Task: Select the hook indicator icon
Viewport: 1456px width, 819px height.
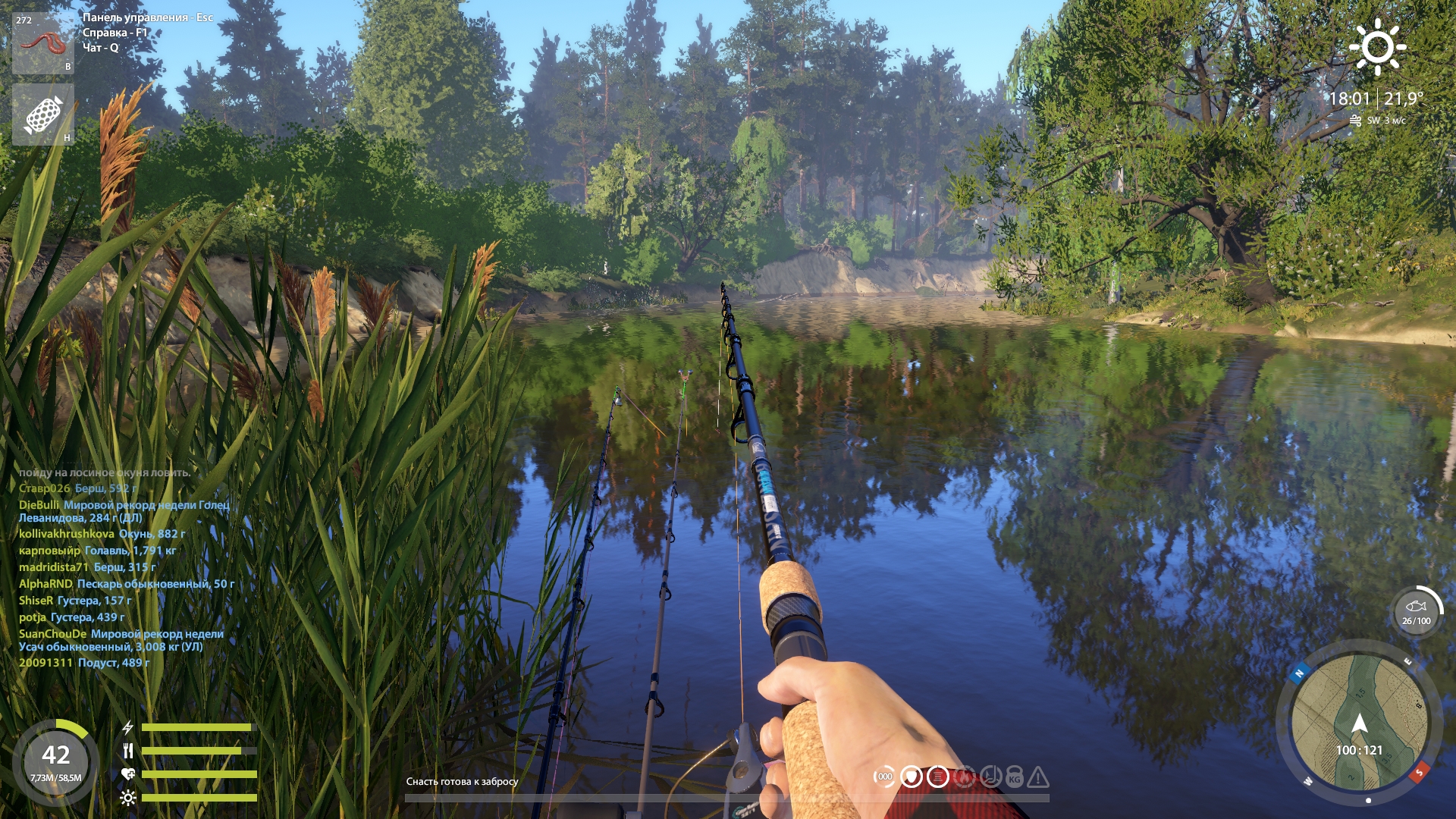Action: tap(990, 777)
